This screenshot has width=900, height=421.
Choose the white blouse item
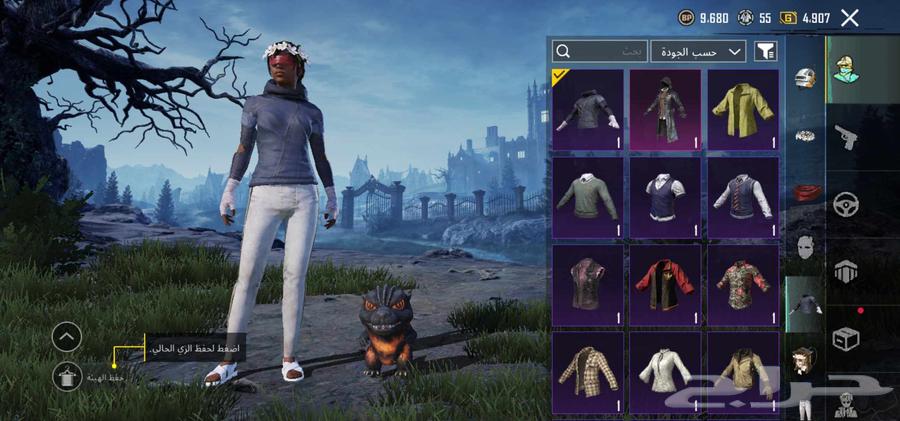[665, 371]
